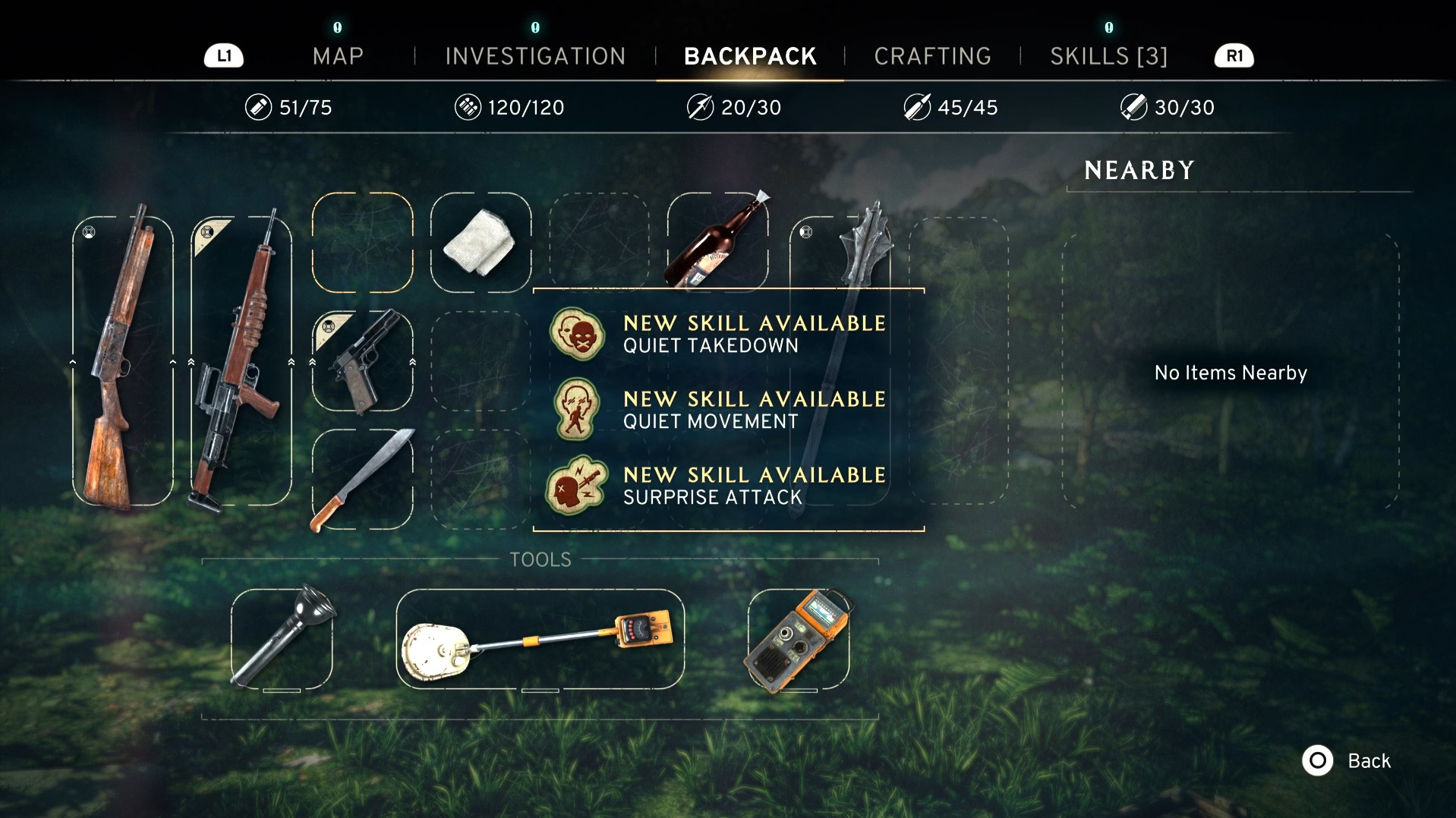Image resolution: width=1456 pixels, height=818 pixels.
Task: Switch to the Map tab
Action: click(338, 56)
